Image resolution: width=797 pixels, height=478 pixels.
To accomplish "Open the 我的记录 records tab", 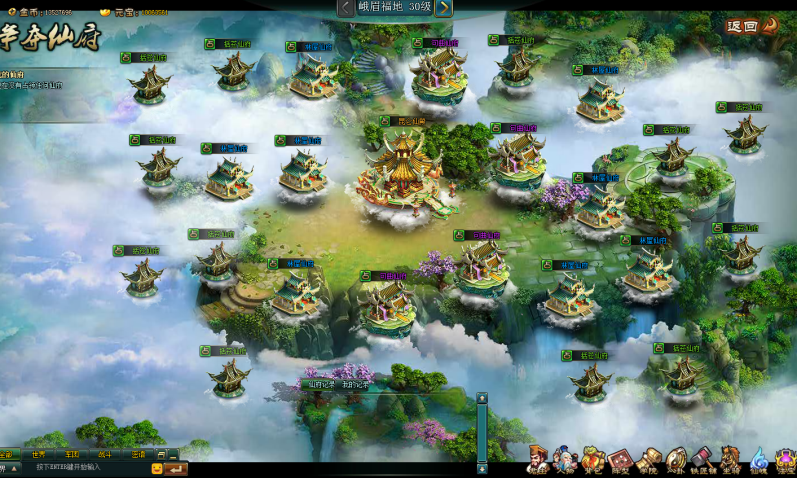I will click(357, 384).
